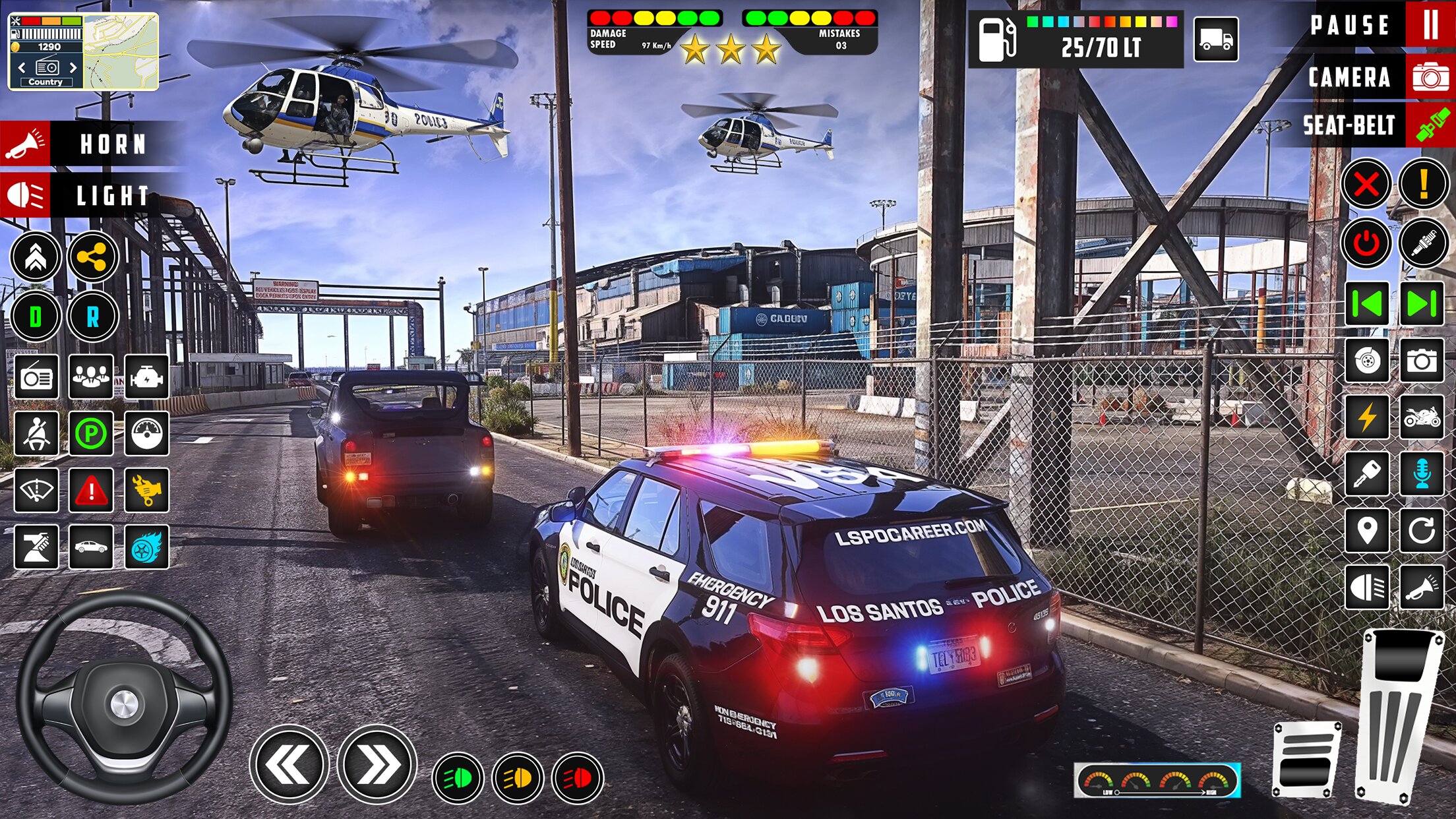Activate the left turn arrow button
The width and height of the screenshot is (1456, 819).
(x=289, y=765)
